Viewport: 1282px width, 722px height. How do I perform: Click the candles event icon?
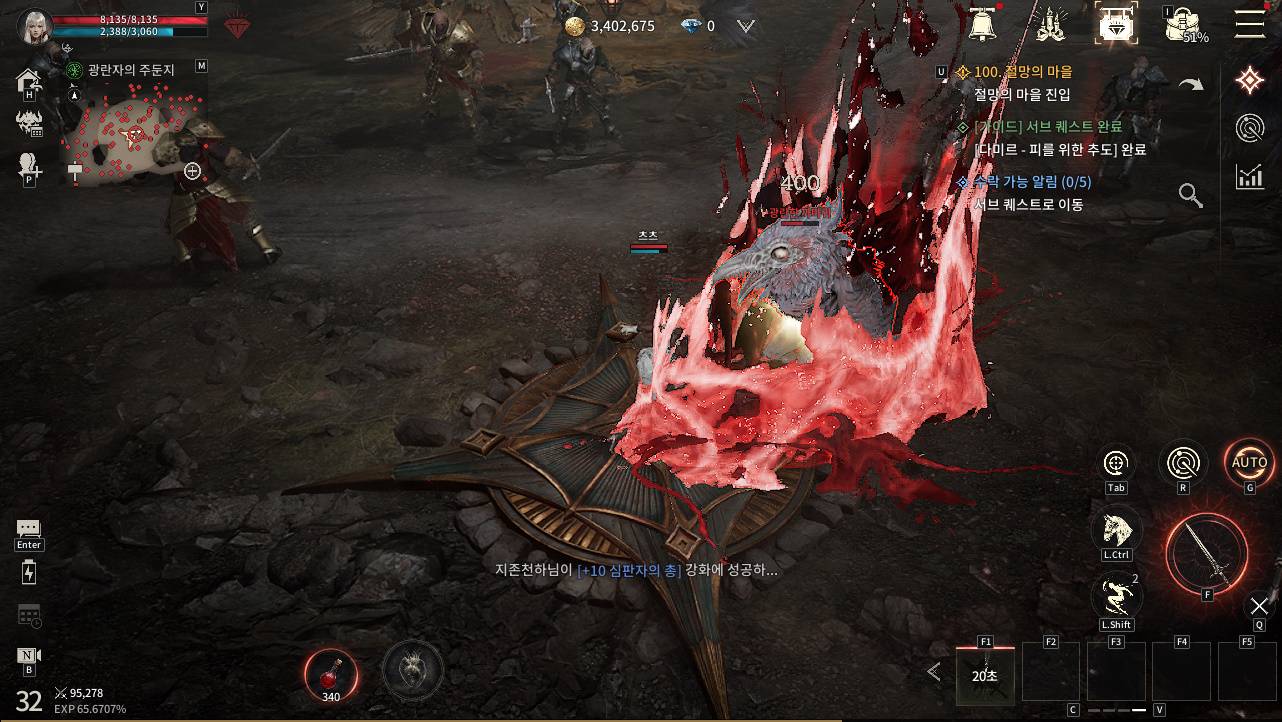1049,25
